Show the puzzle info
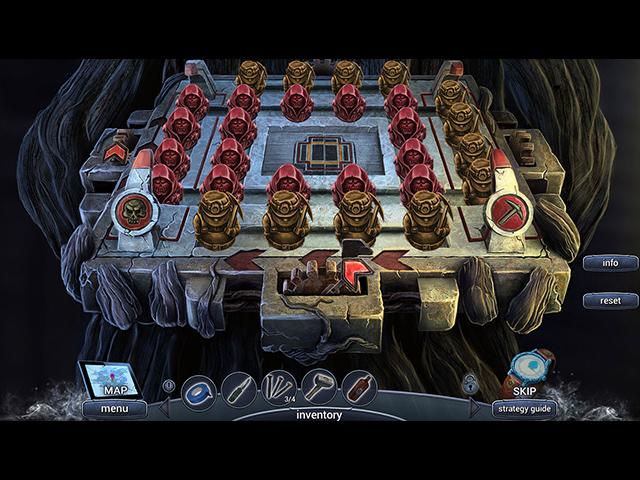This screenshot has height=480, width=640. [610, 263]
